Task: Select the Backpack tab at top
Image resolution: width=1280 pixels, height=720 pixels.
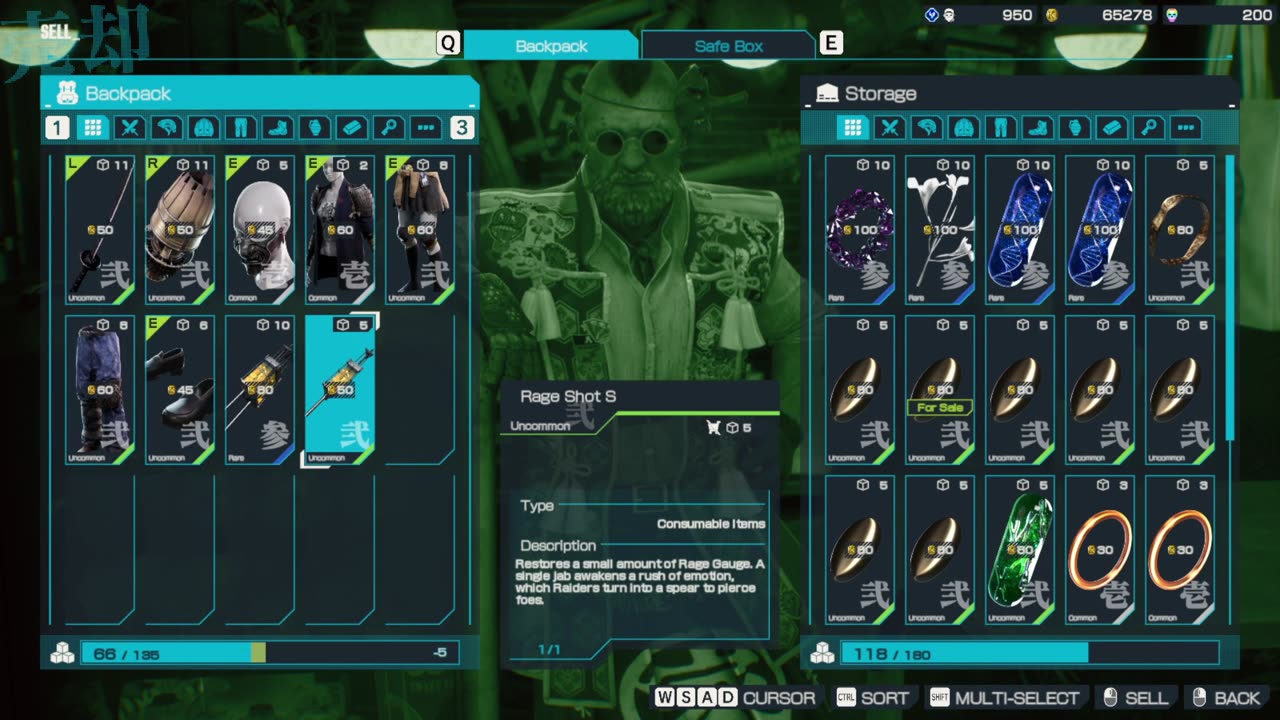Action: pyautogui.click(x=551, y=46)
